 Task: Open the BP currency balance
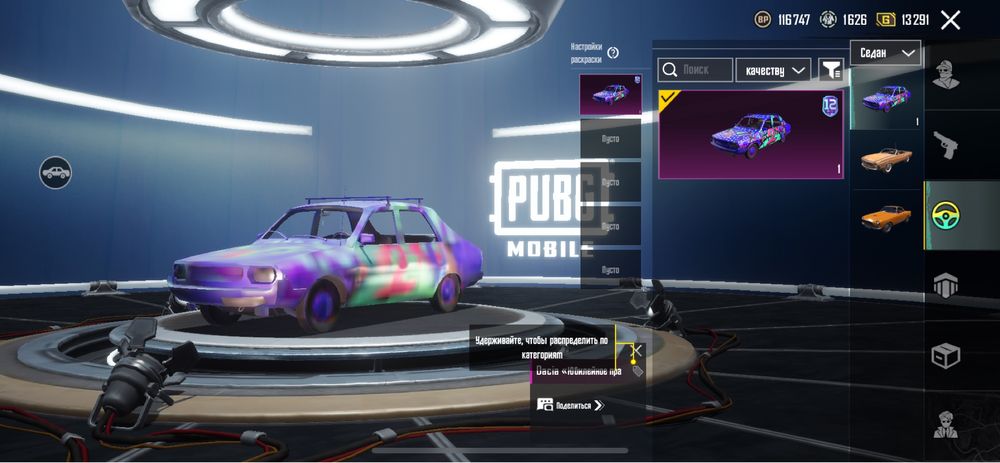pyautogui.click(x=781, y=20)
